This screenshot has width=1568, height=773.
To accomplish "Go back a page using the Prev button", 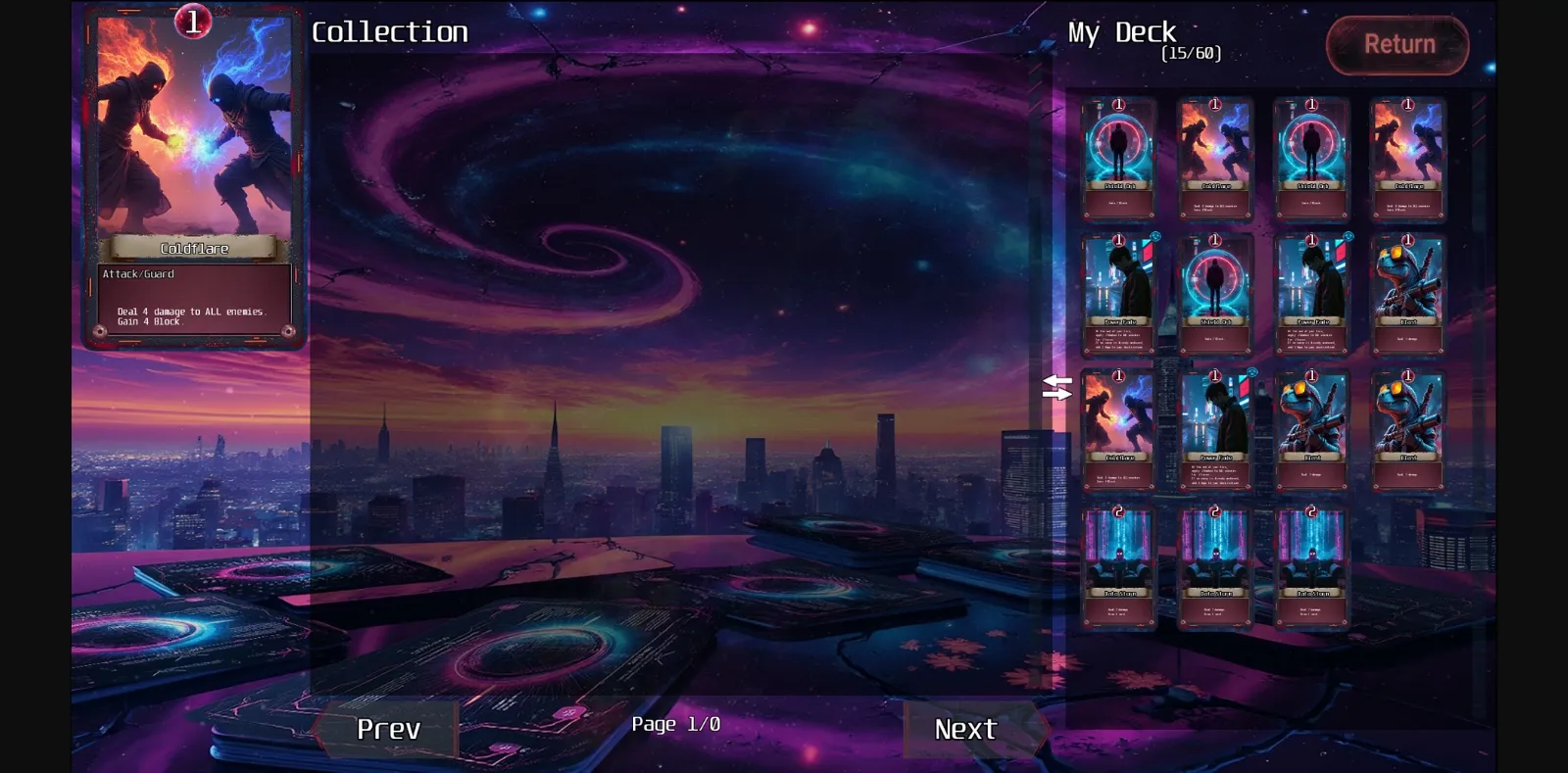I will click(389, 729).
